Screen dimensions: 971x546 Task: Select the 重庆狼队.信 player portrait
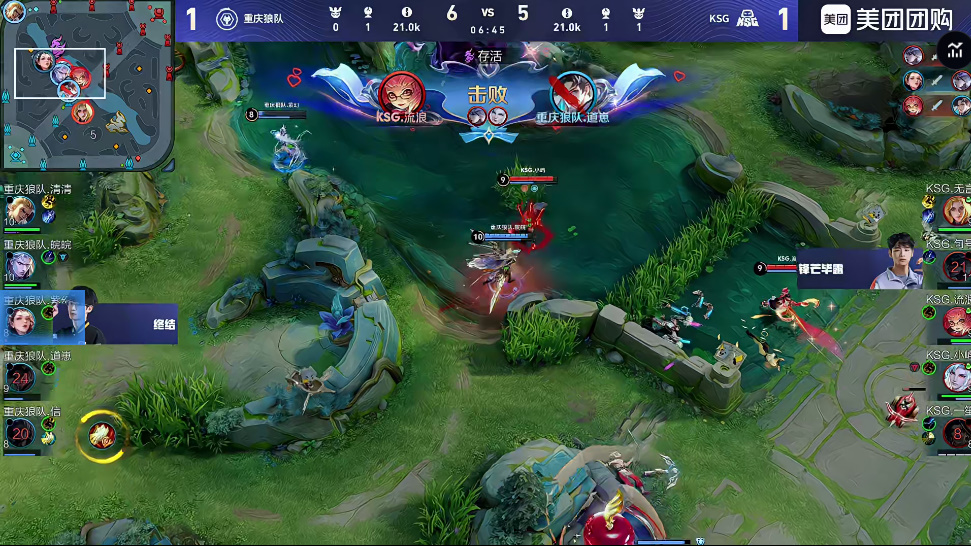click(22, 431)
